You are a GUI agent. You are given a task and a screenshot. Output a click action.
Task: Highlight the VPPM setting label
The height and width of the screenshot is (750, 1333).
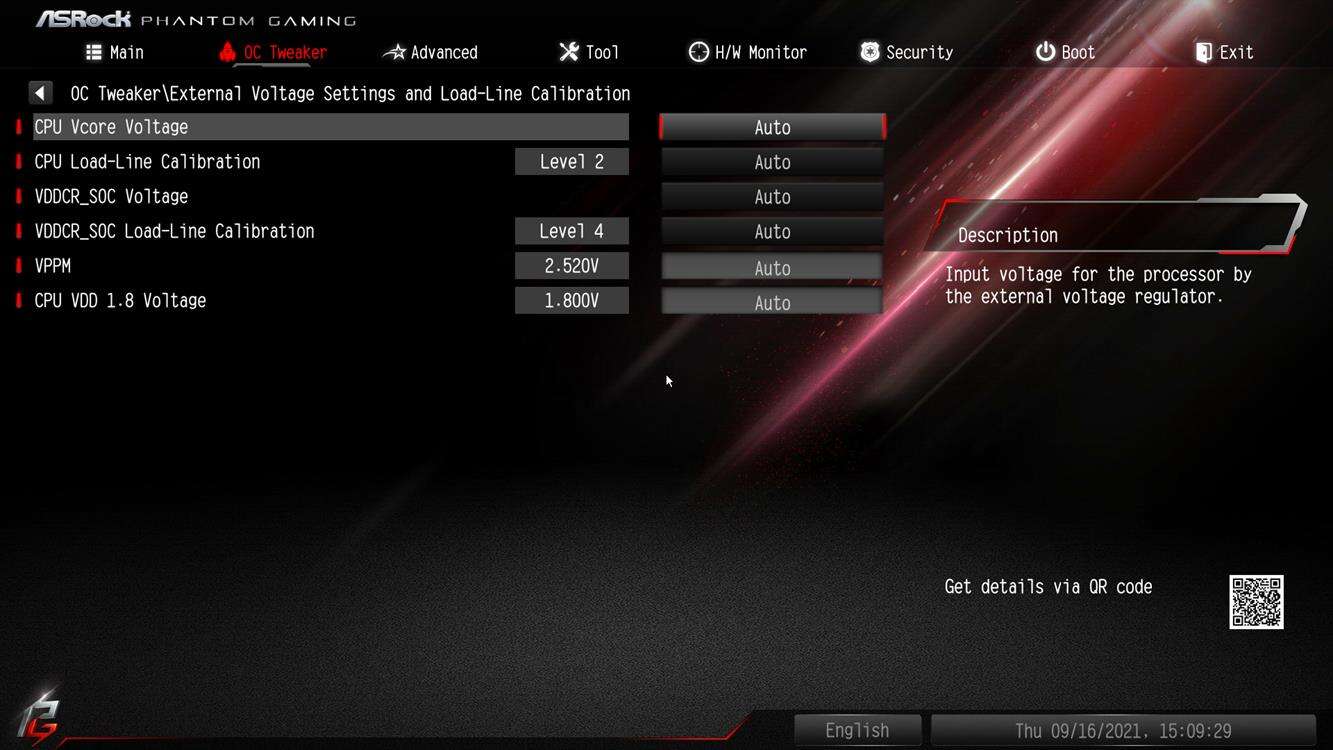coord(52,266)
